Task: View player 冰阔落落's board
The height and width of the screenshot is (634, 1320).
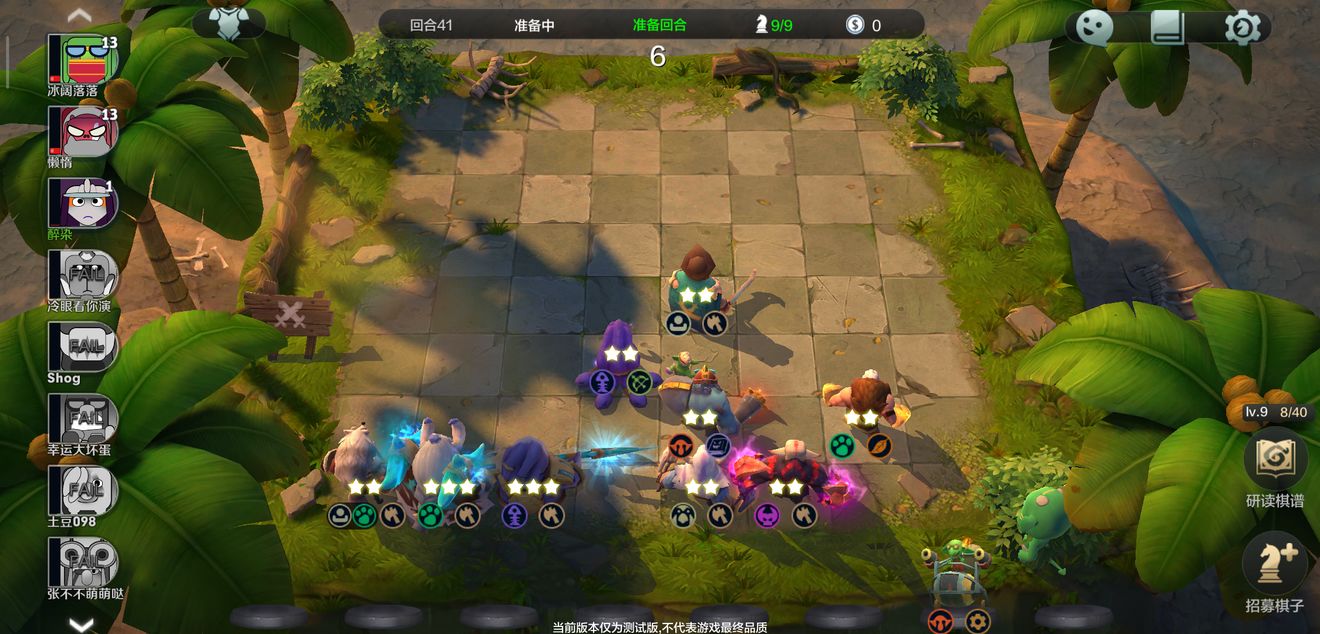Action: [x=84, y=59]
